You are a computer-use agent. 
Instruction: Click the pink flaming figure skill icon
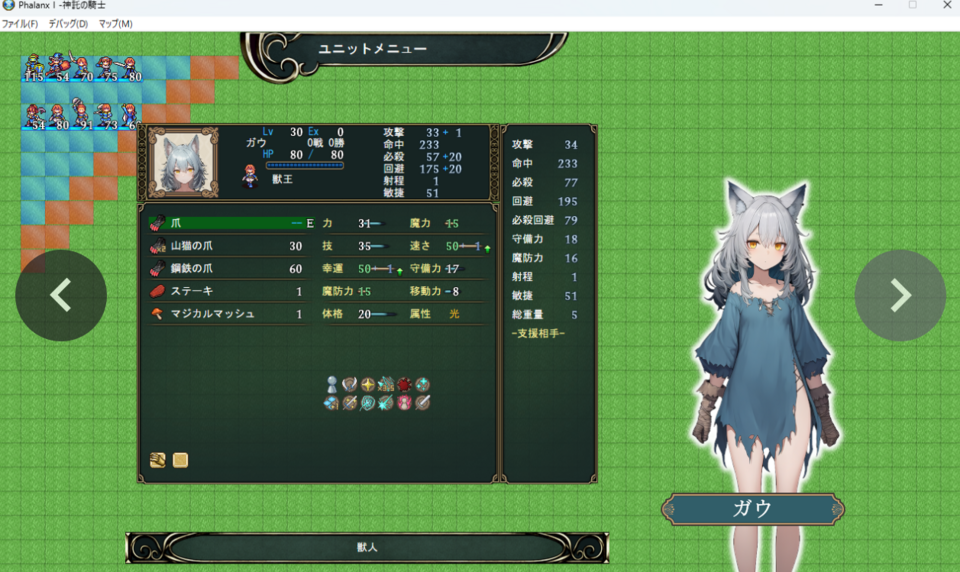404,402
